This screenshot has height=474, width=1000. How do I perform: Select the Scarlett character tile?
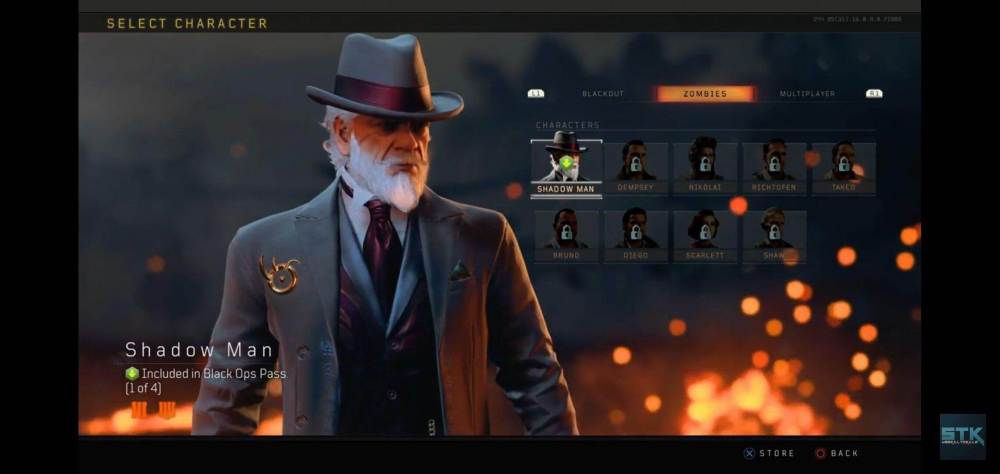pyautogui.click(x=705, y=233)
